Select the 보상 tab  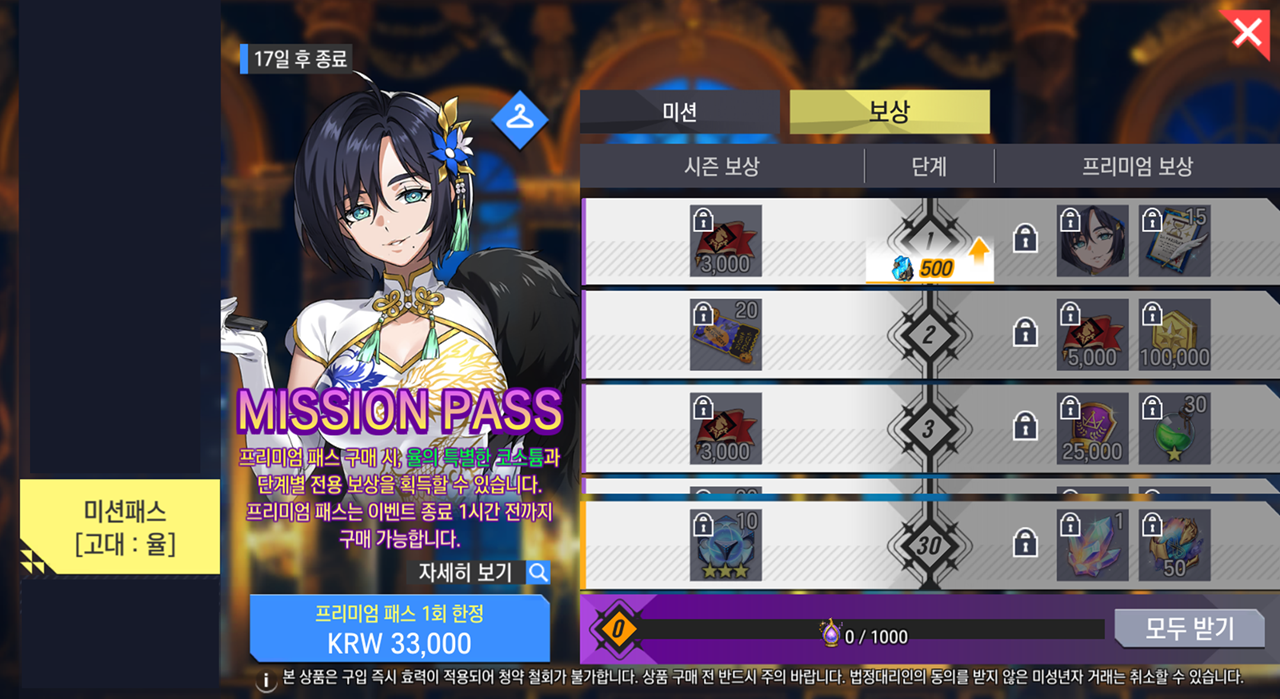point(889,112)
